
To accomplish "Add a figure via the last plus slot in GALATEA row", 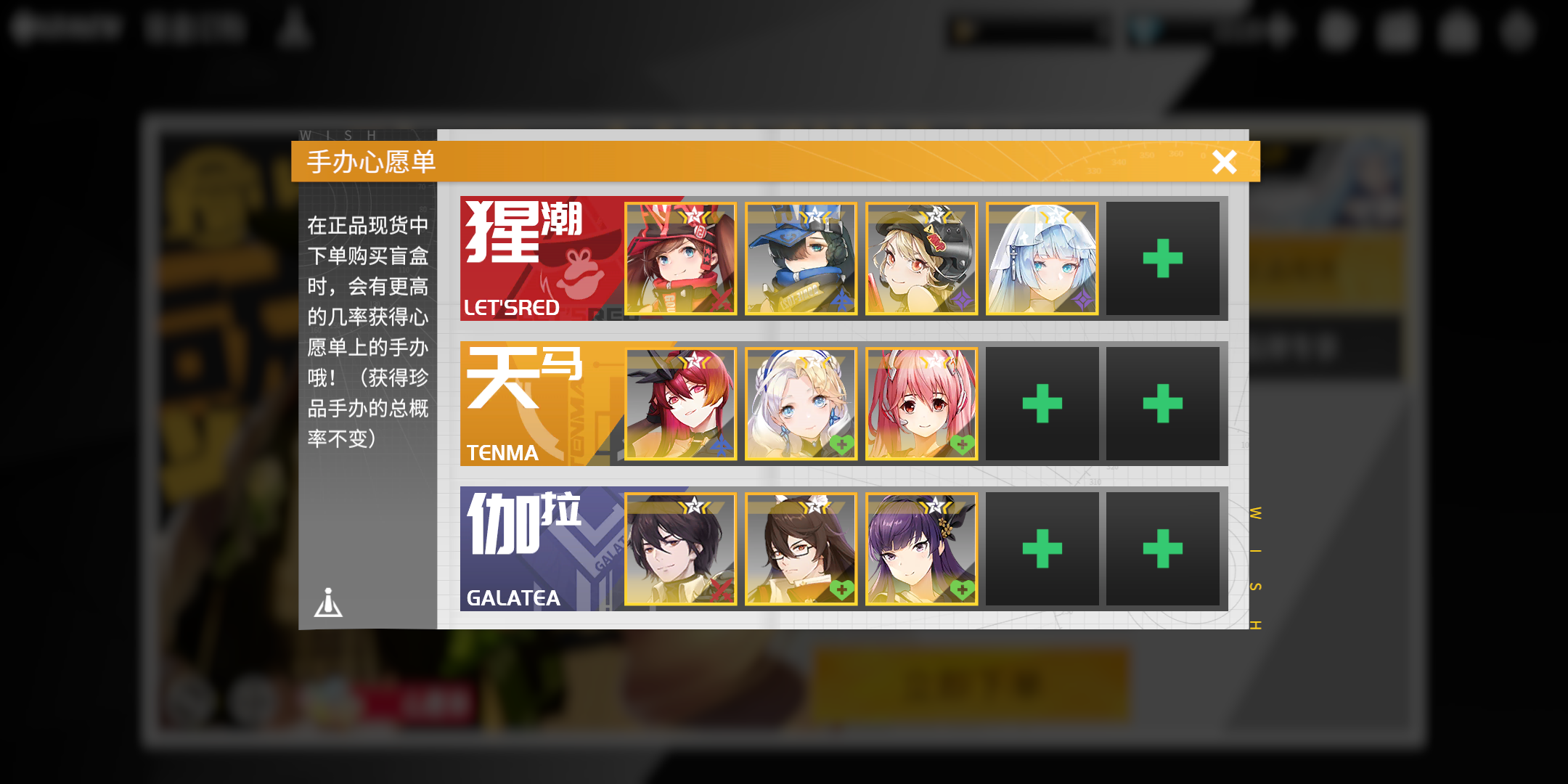I will [1164, 548].
